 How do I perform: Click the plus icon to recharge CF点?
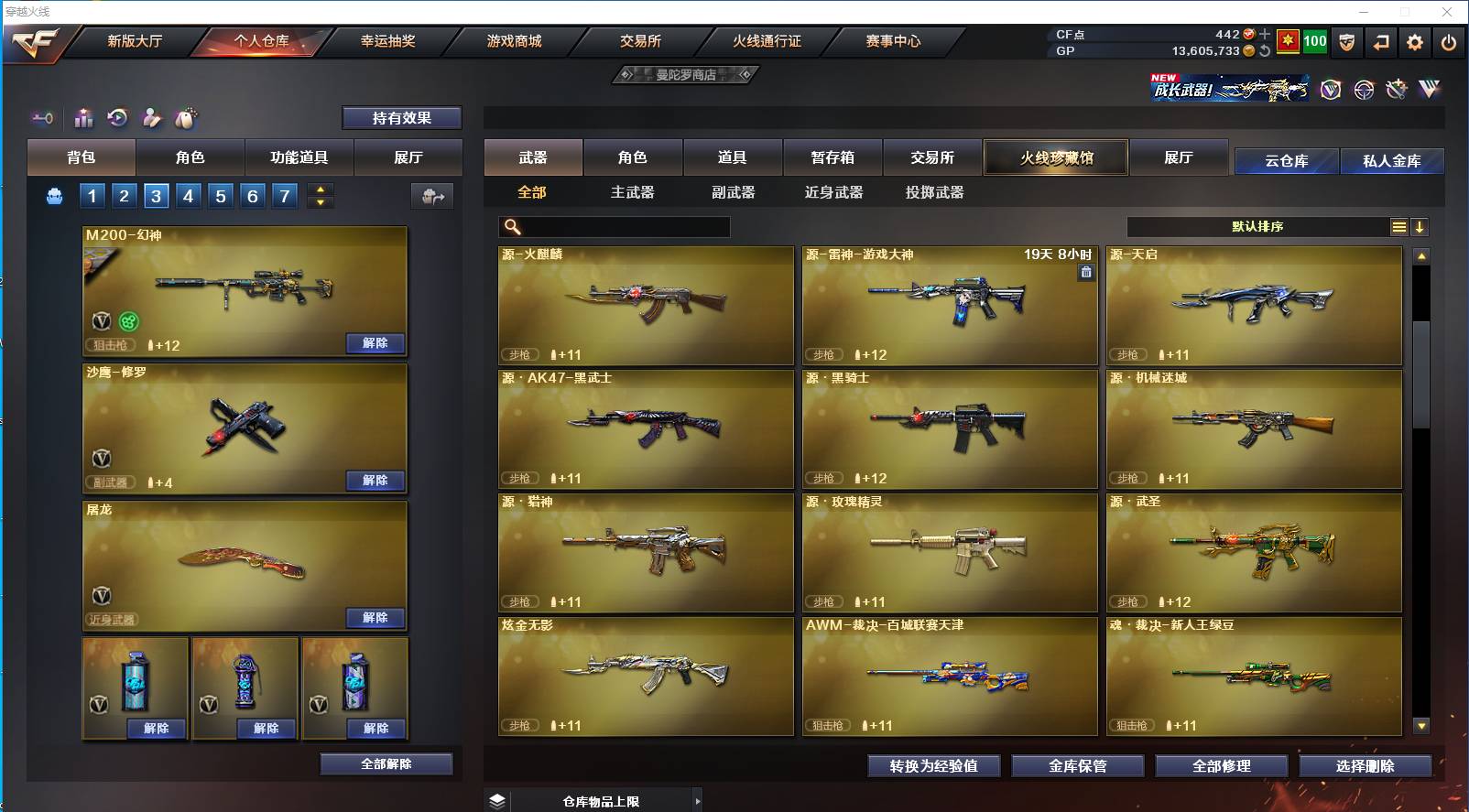1265,35
